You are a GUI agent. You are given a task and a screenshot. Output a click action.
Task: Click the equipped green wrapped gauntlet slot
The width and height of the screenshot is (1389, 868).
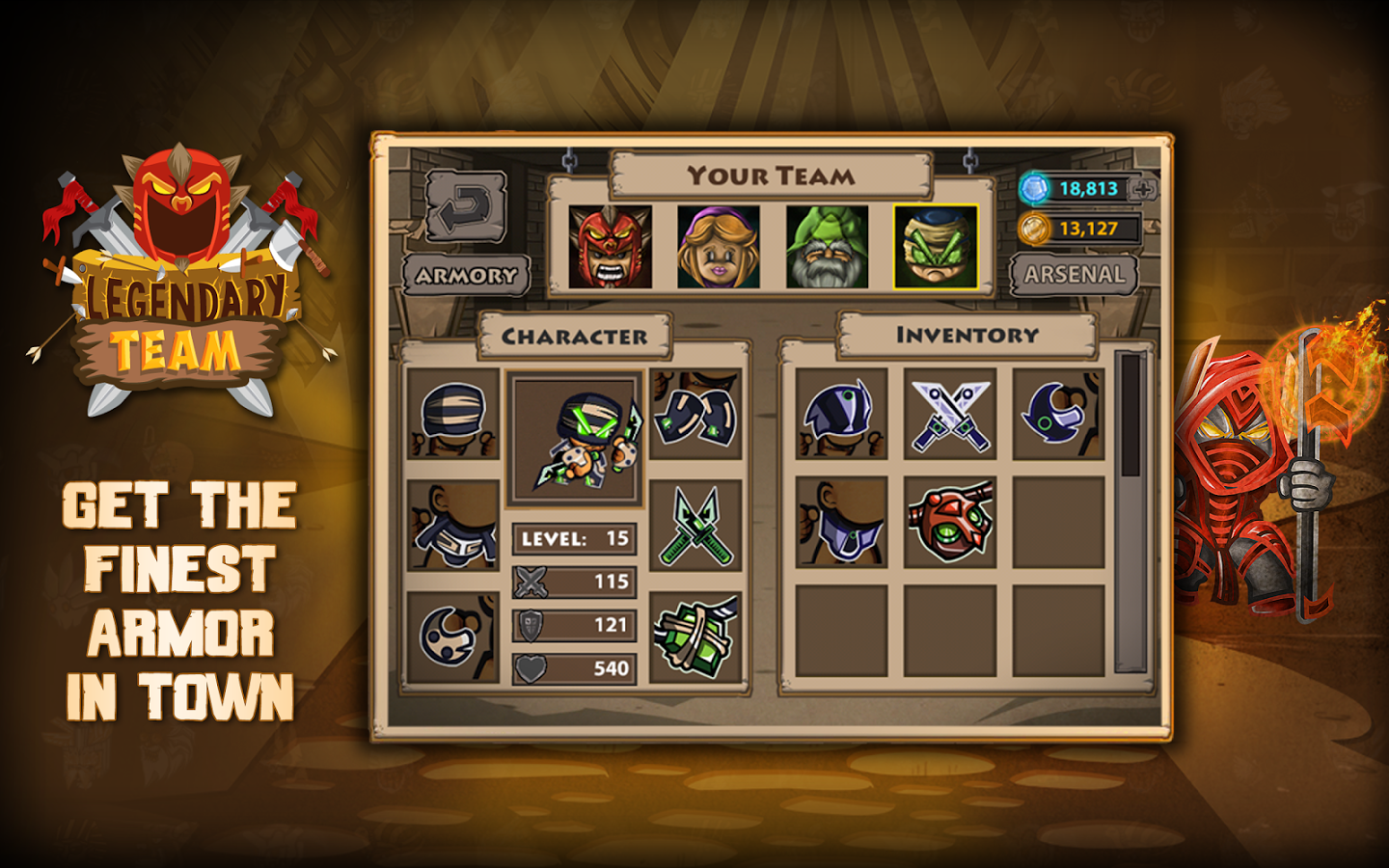(x=695, y=637)
